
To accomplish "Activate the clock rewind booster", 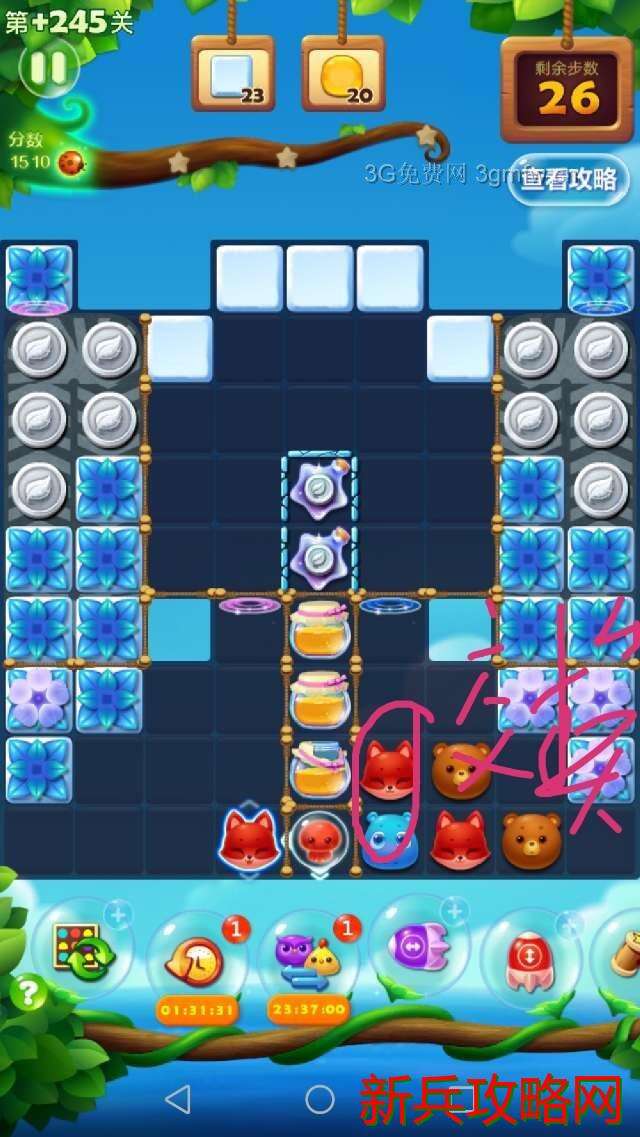I will coord(196,958).
